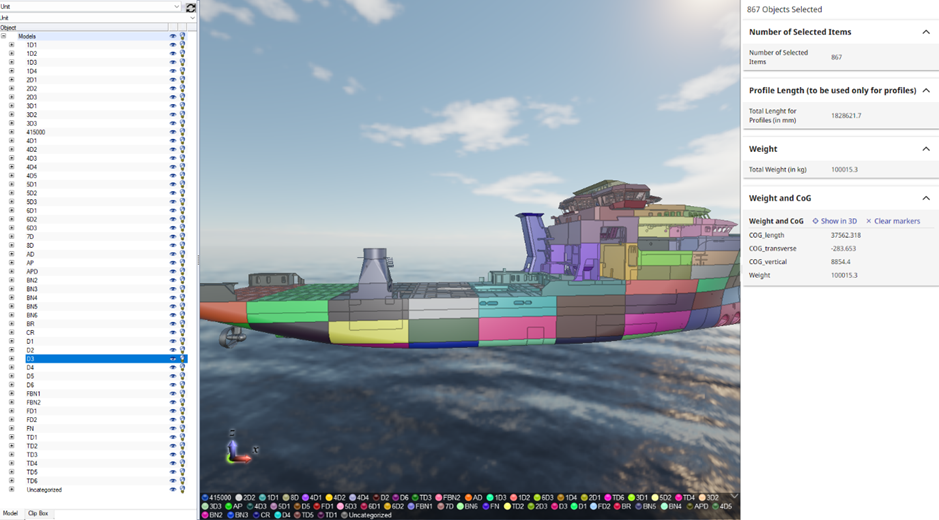
Task: Expand the 1D1 tree node
Action: (12, 45)
